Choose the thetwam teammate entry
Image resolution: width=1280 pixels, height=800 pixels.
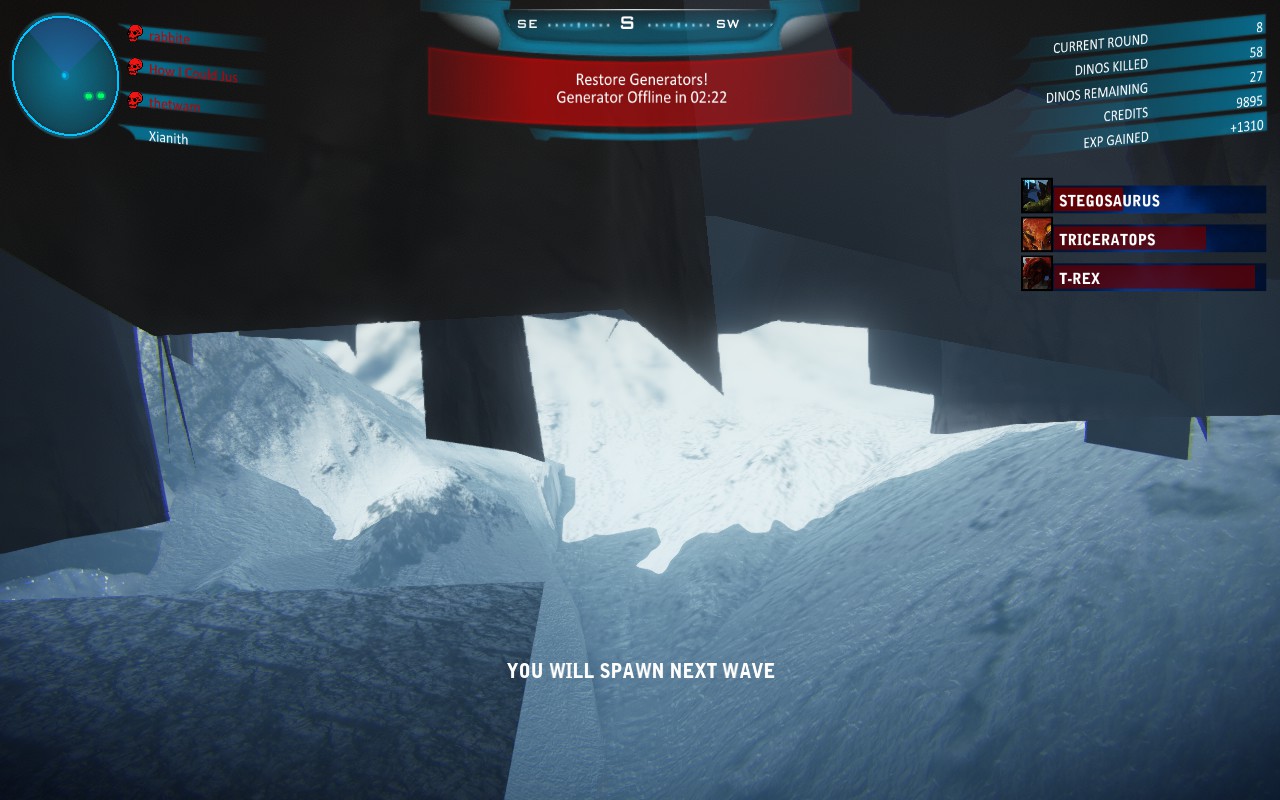175,104
